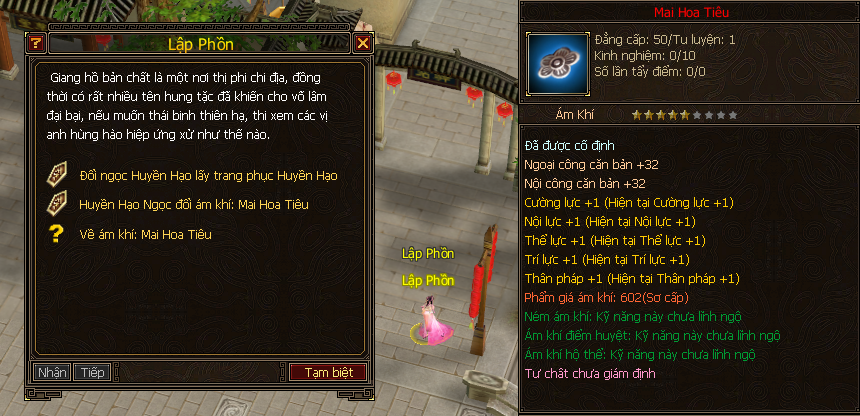Screen dimensions: 860x416
Task: Open the help question mark button
Action: click(36, 43)
